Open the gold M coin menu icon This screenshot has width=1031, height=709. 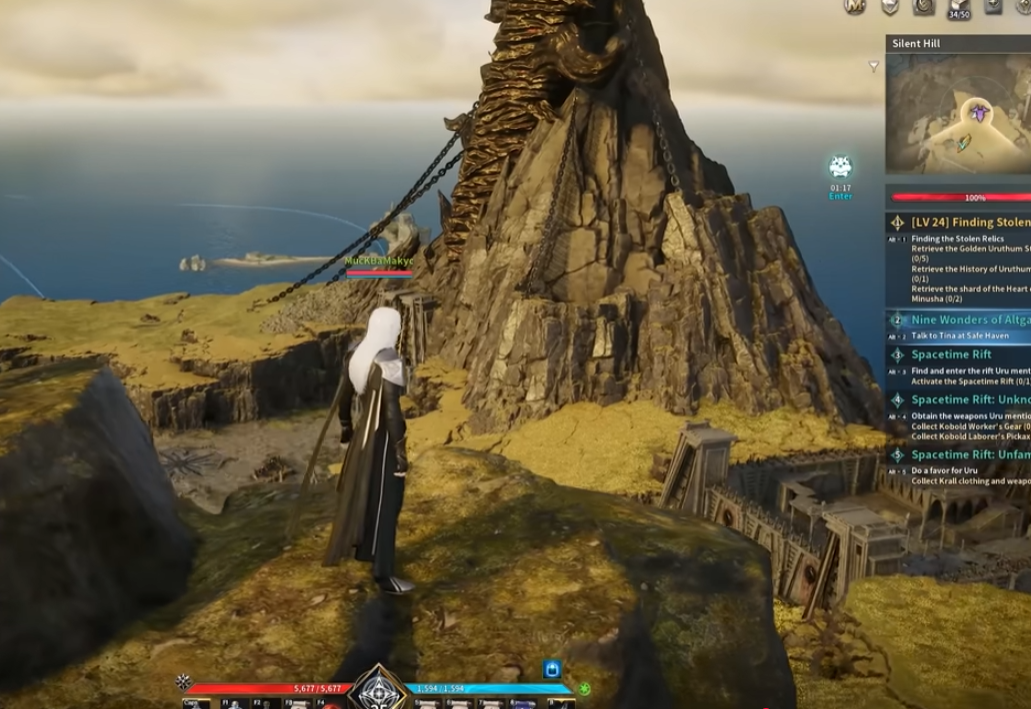click(854, 6)
